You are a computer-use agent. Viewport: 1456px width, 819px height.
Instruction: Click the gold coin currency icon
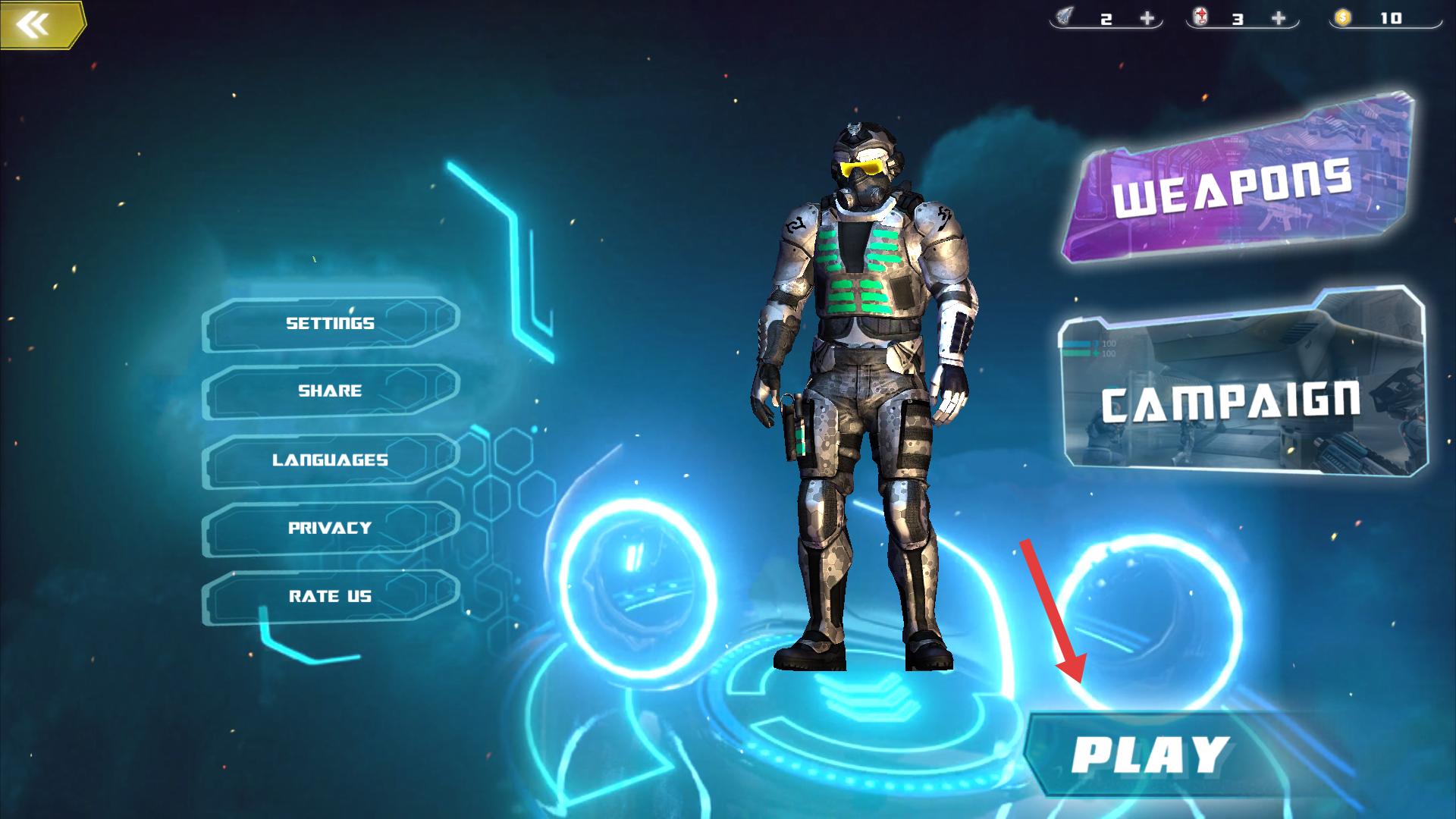[1343, 17]
